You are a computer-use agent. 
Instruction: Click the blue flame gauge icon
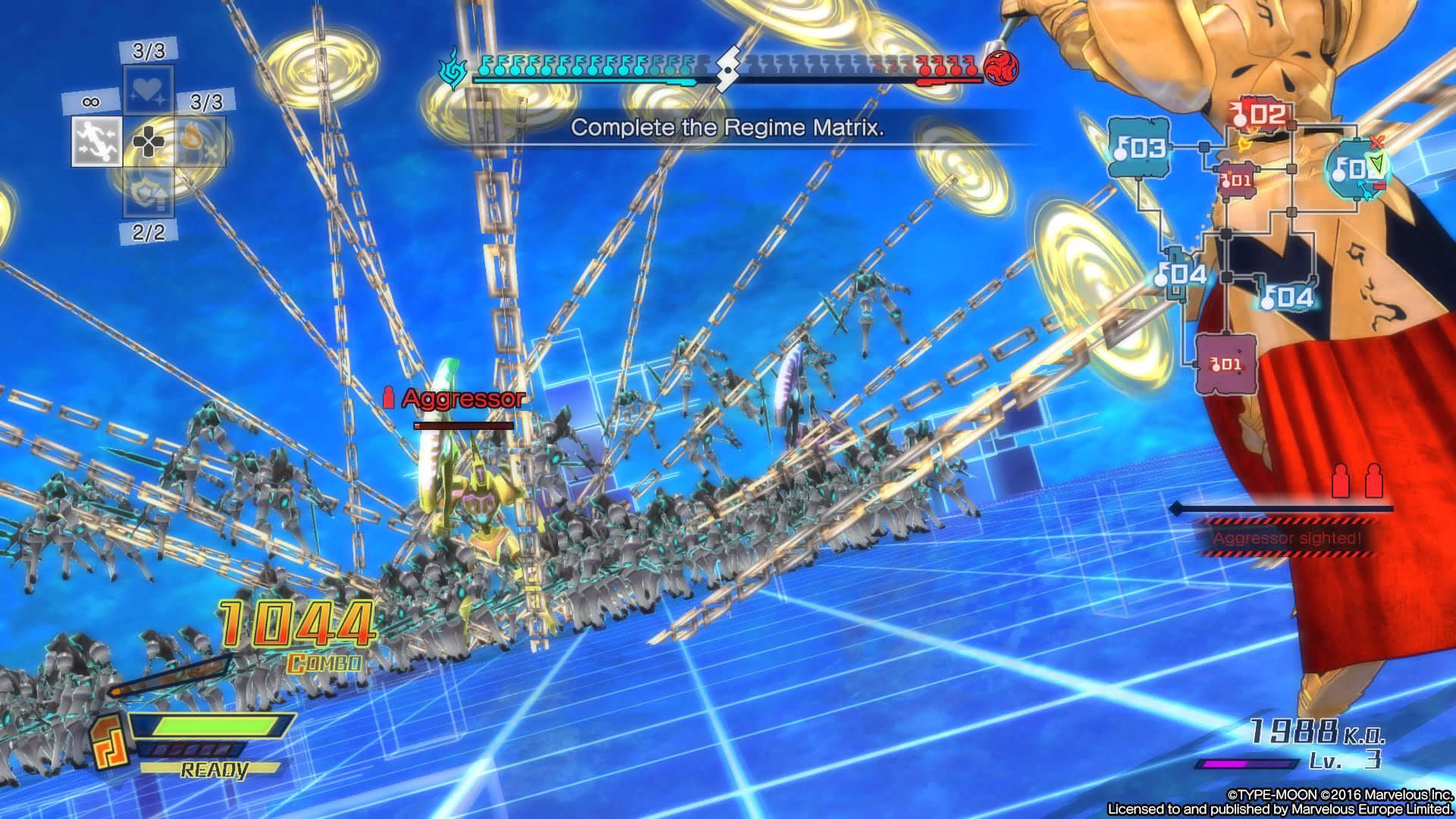point(453,70)
